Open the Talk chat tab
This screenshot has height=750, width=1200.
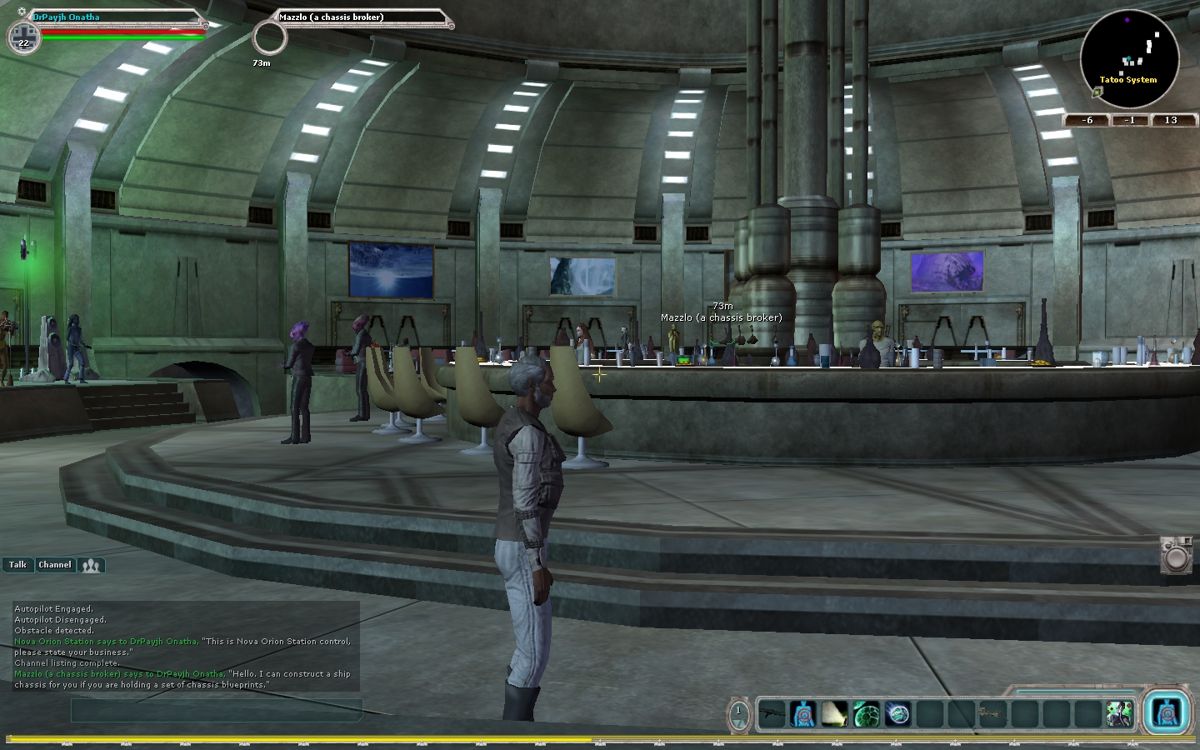click(18, 565)
